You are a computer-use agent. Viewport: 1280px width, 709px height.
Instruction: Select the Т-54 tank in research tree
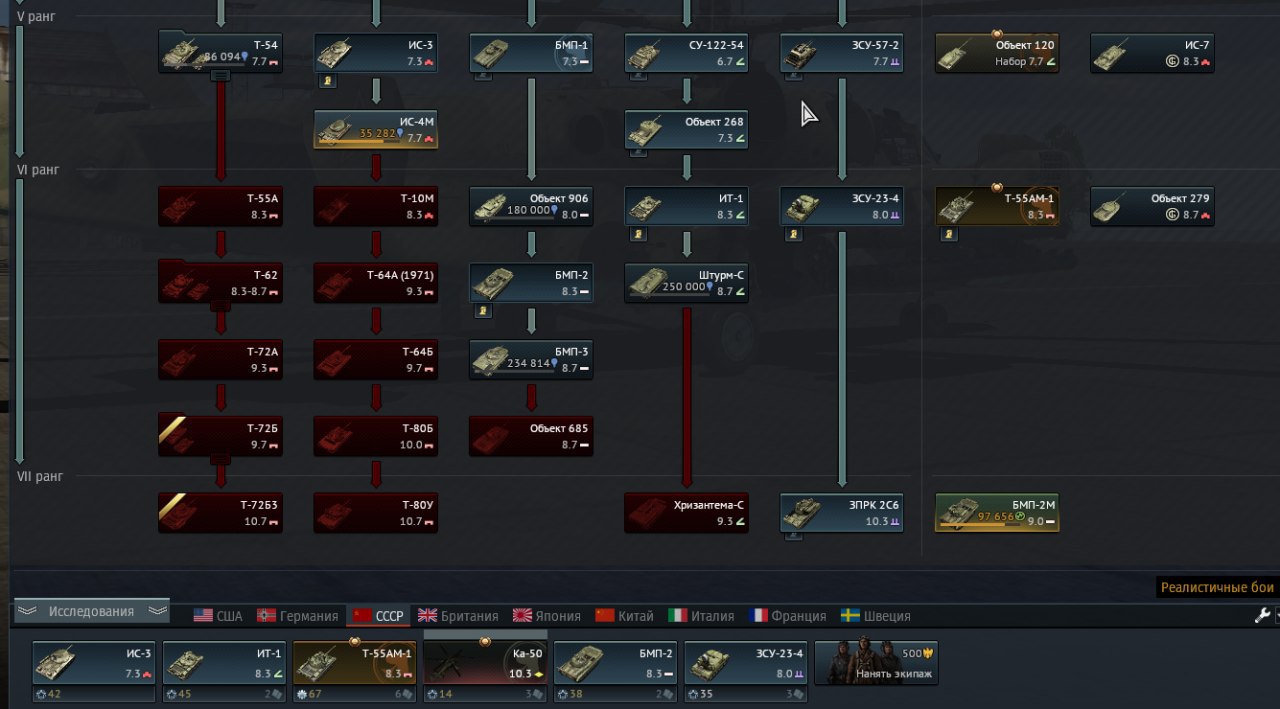220,52
